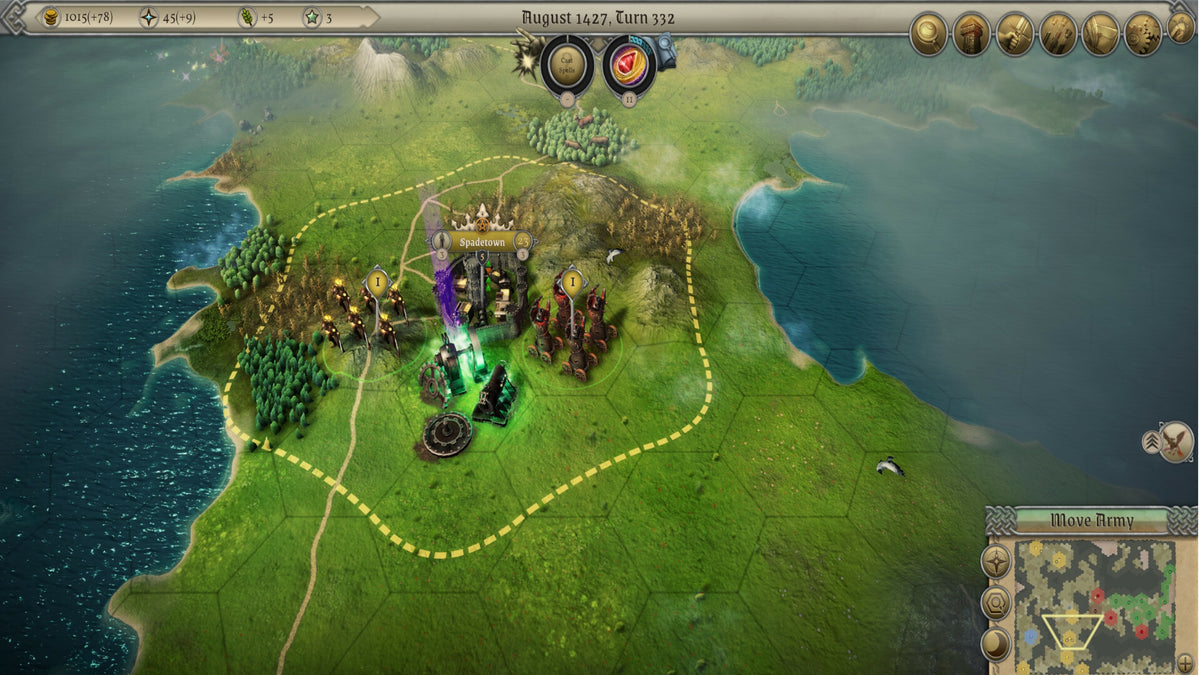Toggle the hexagon magnifier minimap button
Screen dimensions: 1200x675
pyautogui.click(x=996, y=602)
